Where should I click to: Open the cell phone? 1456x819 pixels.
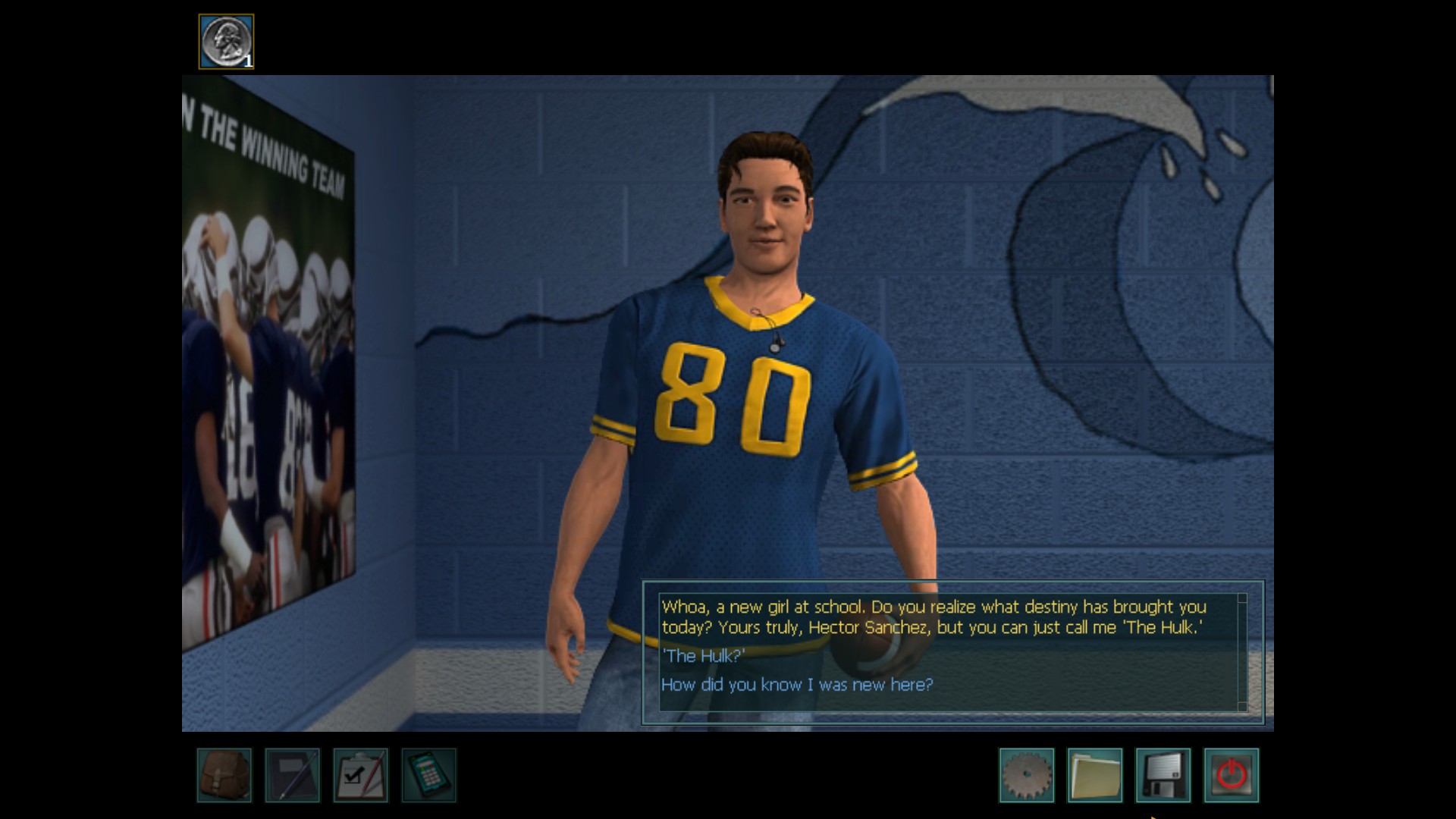(x=429, y=775)
